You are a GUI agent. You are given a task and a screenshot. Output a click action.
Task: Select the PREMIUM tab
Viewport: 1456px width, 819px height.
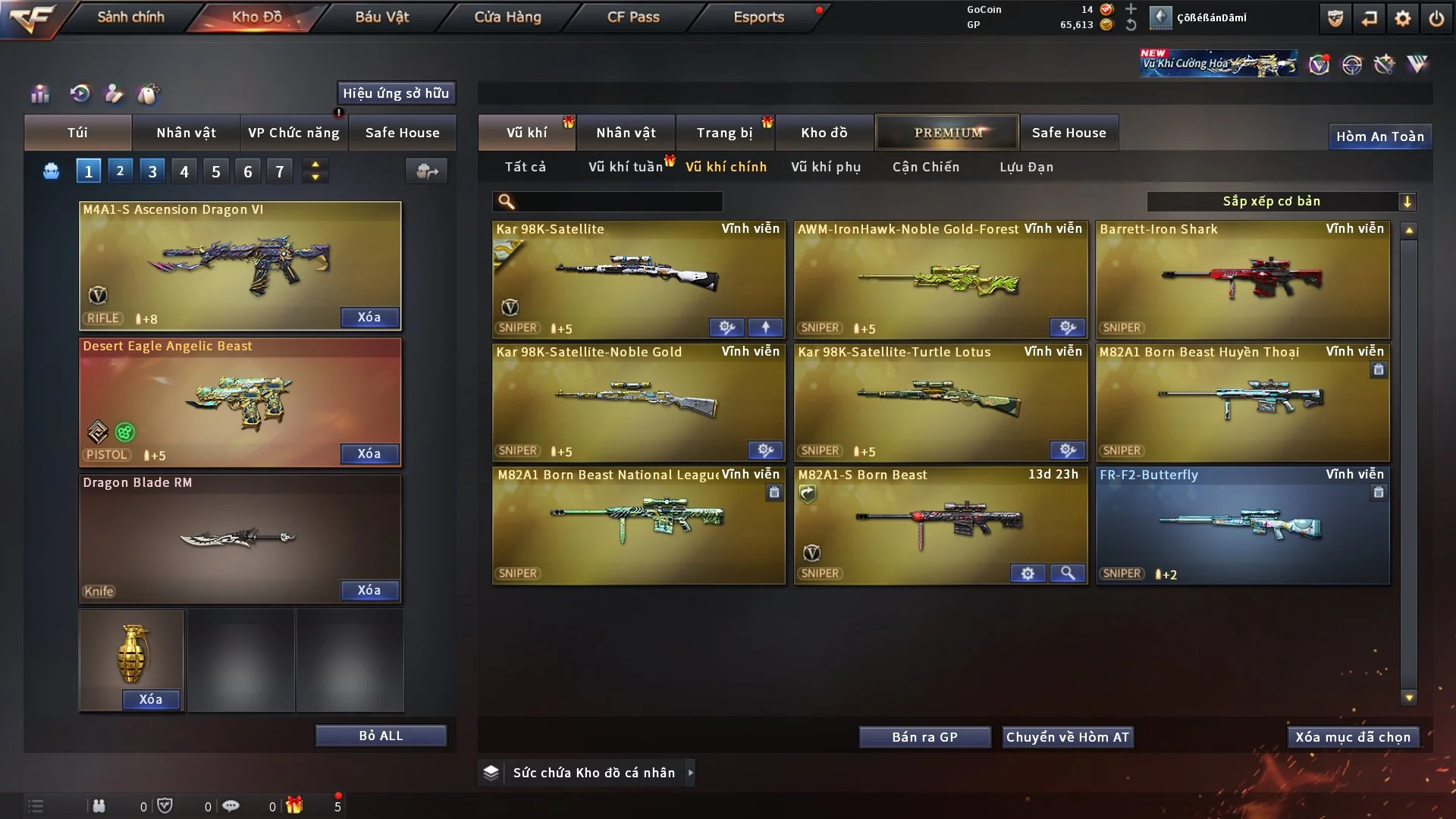[x=947, y=133]
